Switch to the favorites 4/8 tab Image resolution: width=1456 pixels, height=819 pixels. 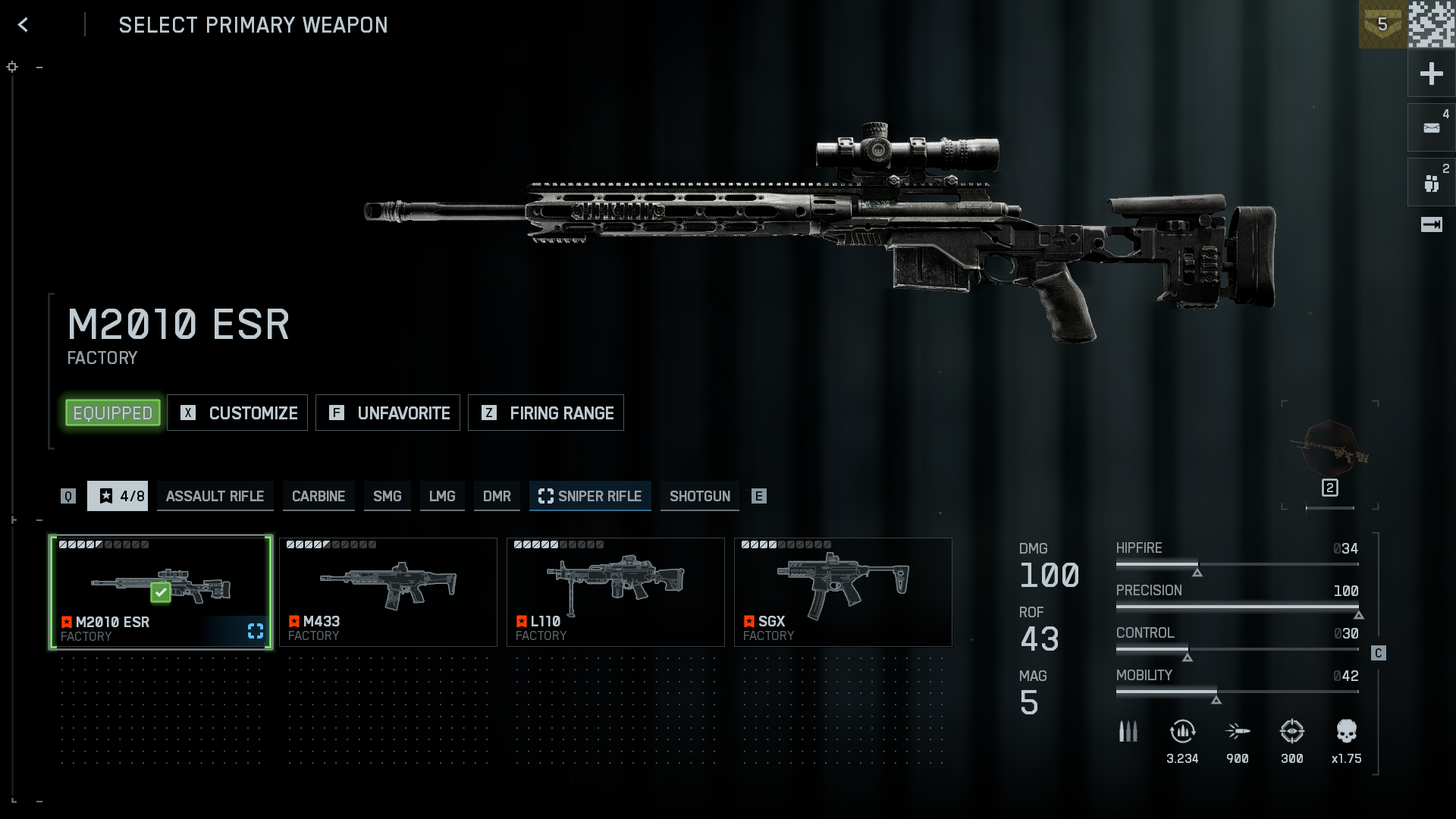118,496
